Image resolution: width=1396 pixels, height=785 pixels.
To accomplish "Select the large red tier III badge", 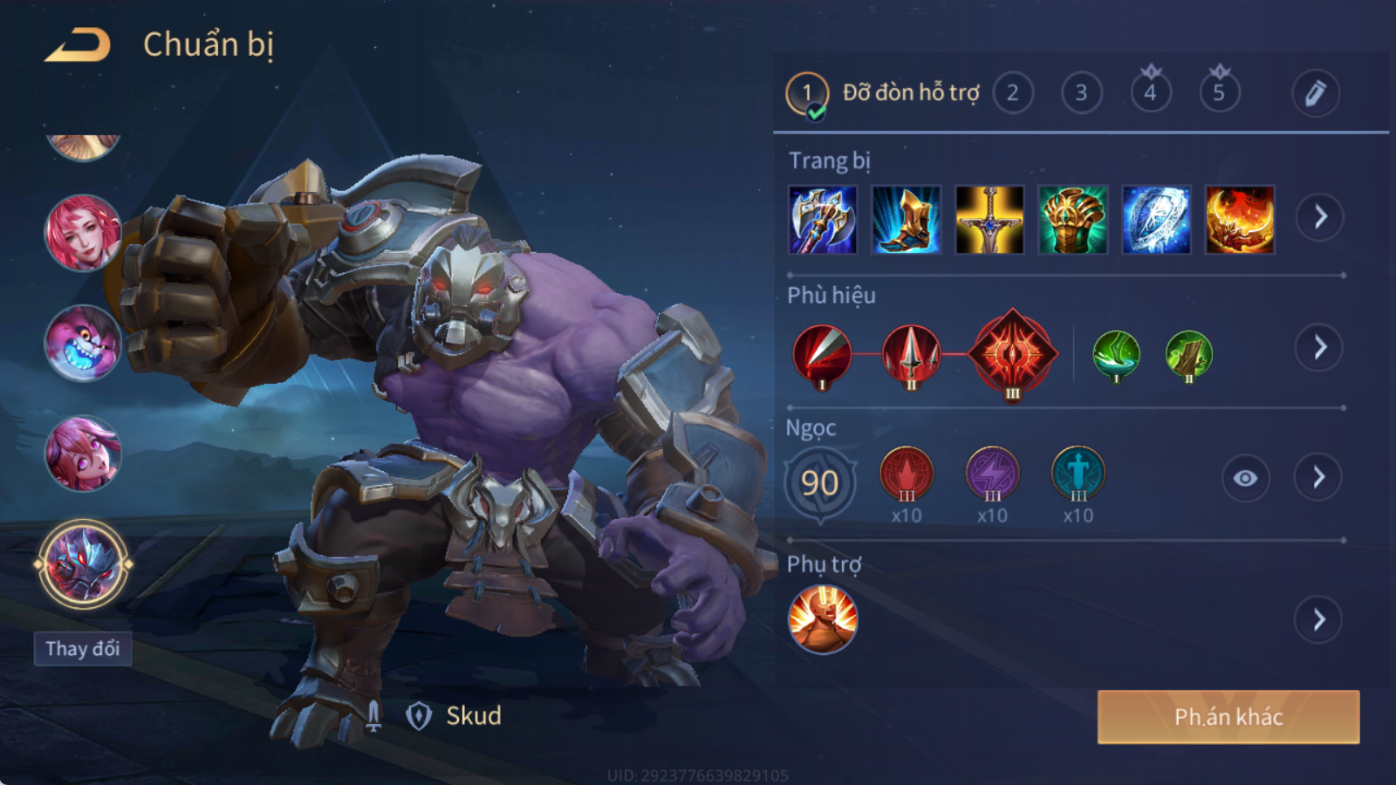I will tap(1012, 354).
